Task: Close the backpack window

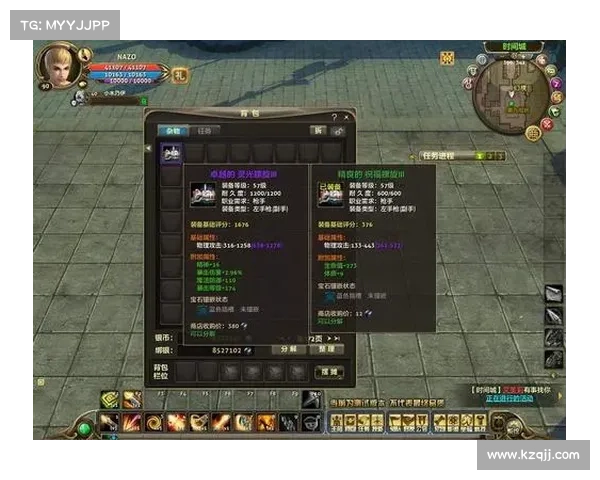Action: (x=347, y=116)
